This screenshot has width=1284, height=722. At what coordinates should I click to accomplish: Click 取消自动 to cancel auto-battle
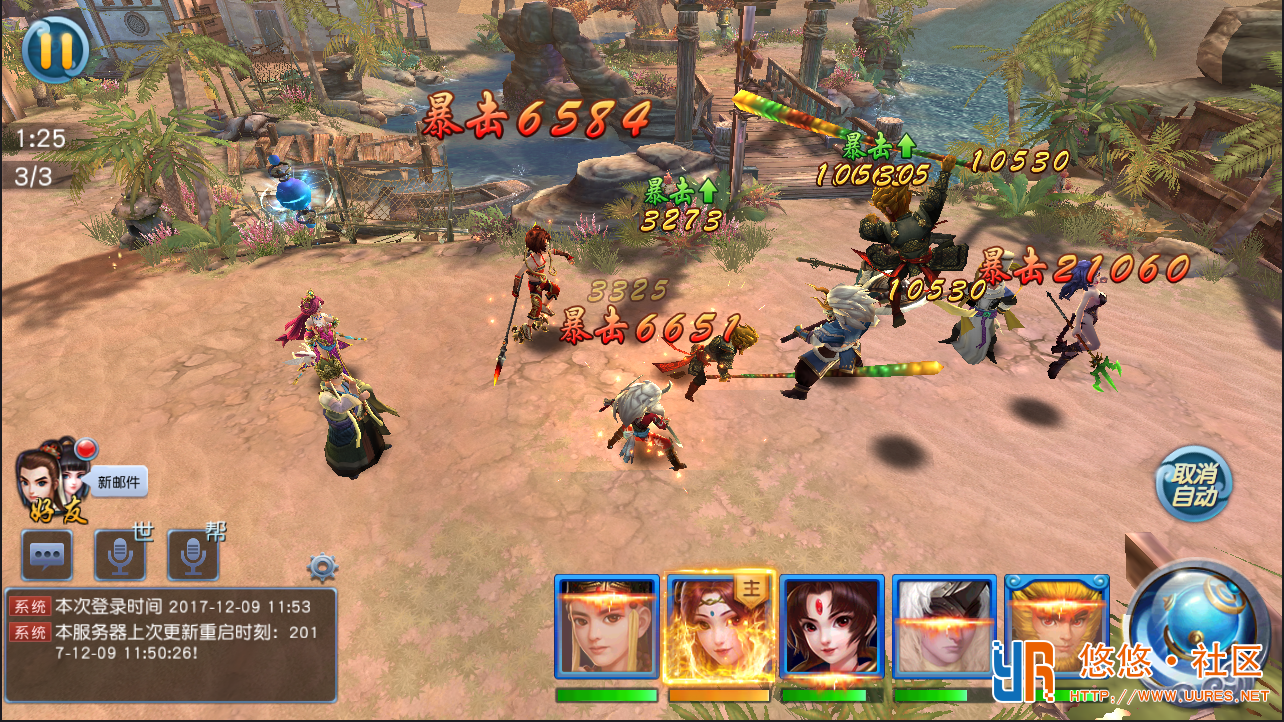(1194, 485)
